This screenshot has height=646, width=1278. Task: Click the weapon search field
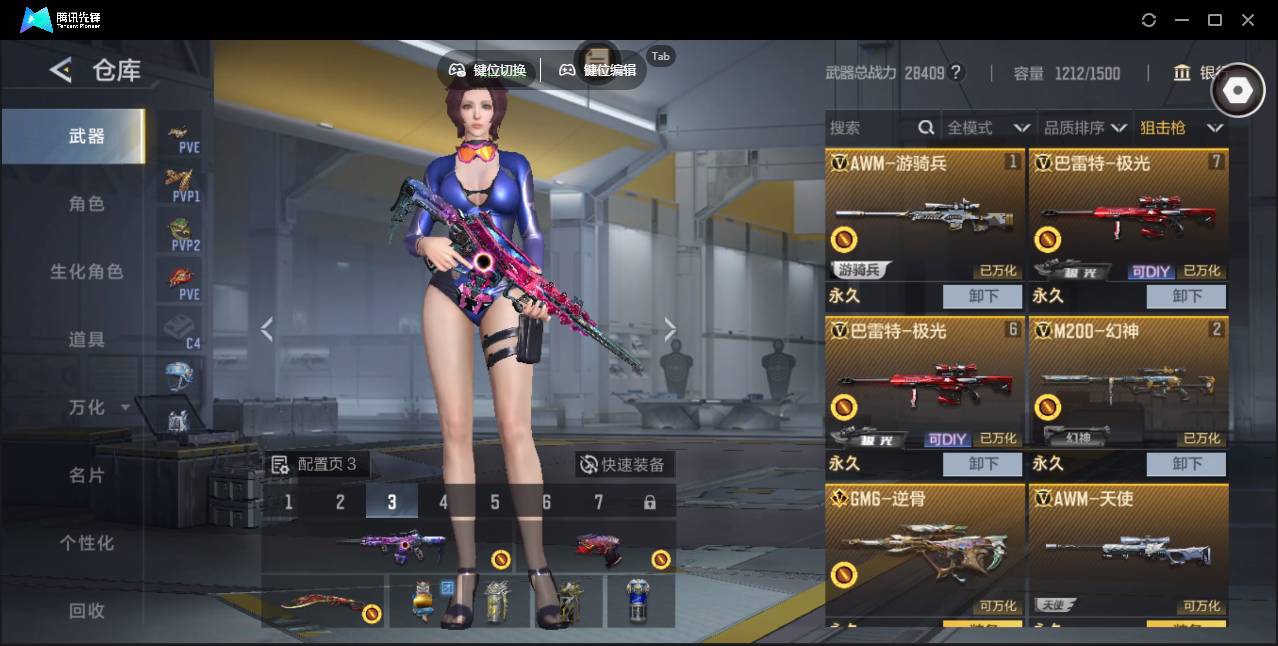(x=870, y=128)
